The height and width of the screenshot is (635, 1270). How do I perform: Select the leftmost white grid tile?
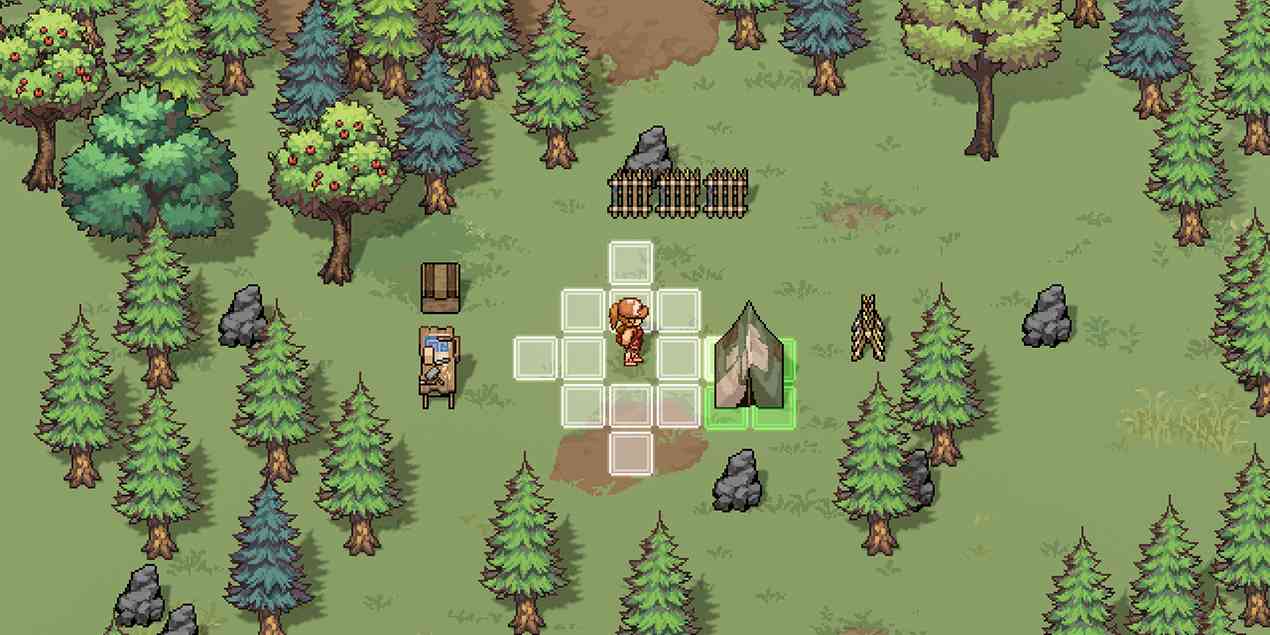[535, 358]
